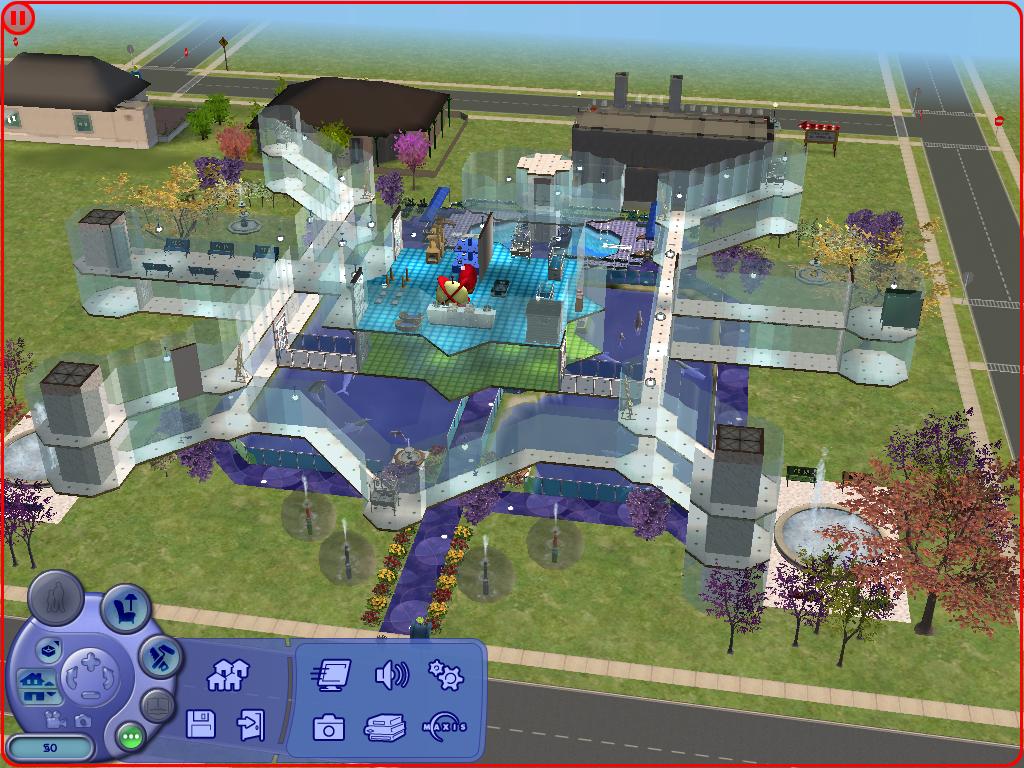Toggle the green three-dot options button

[130, 737]
